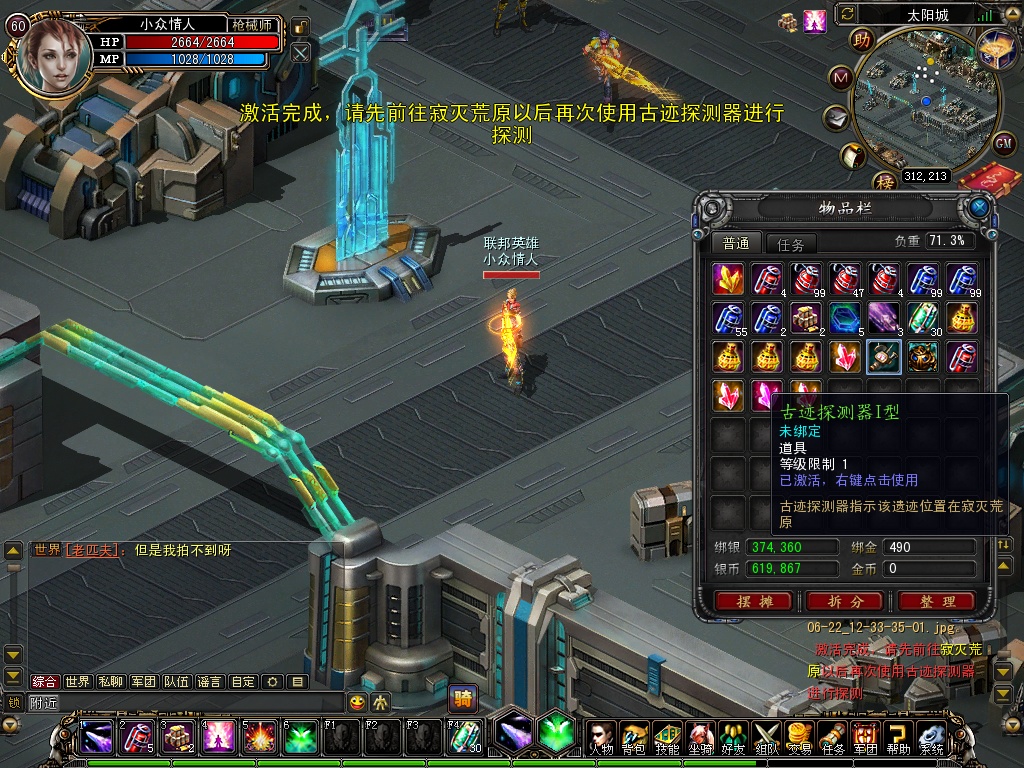Screen dimensions: 1024x768
Task: Click the 摆摊 stall button
Action: (x=753, y=601)
